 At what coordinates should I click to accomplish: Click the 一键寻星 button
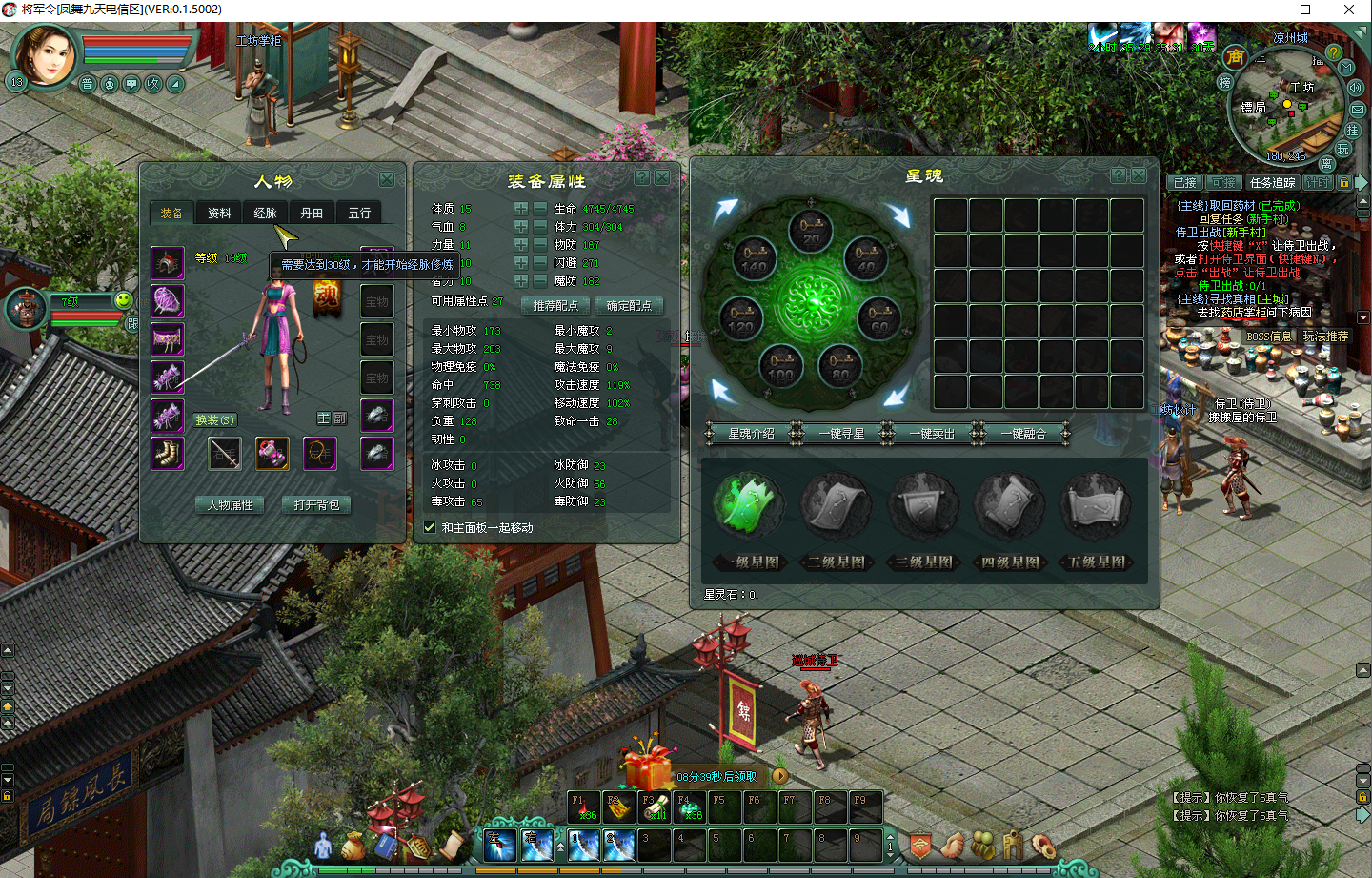(x=842, y=434)
